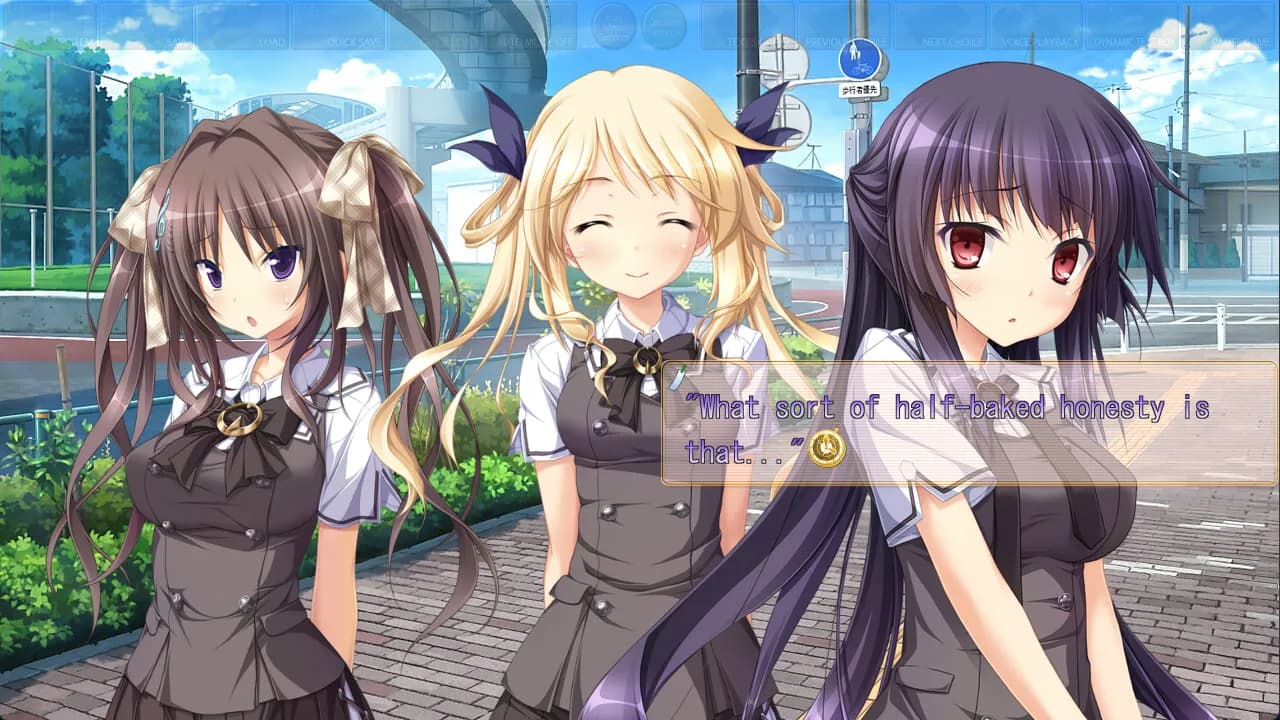
Task: Open the Save menu
Action: (145, 27)
